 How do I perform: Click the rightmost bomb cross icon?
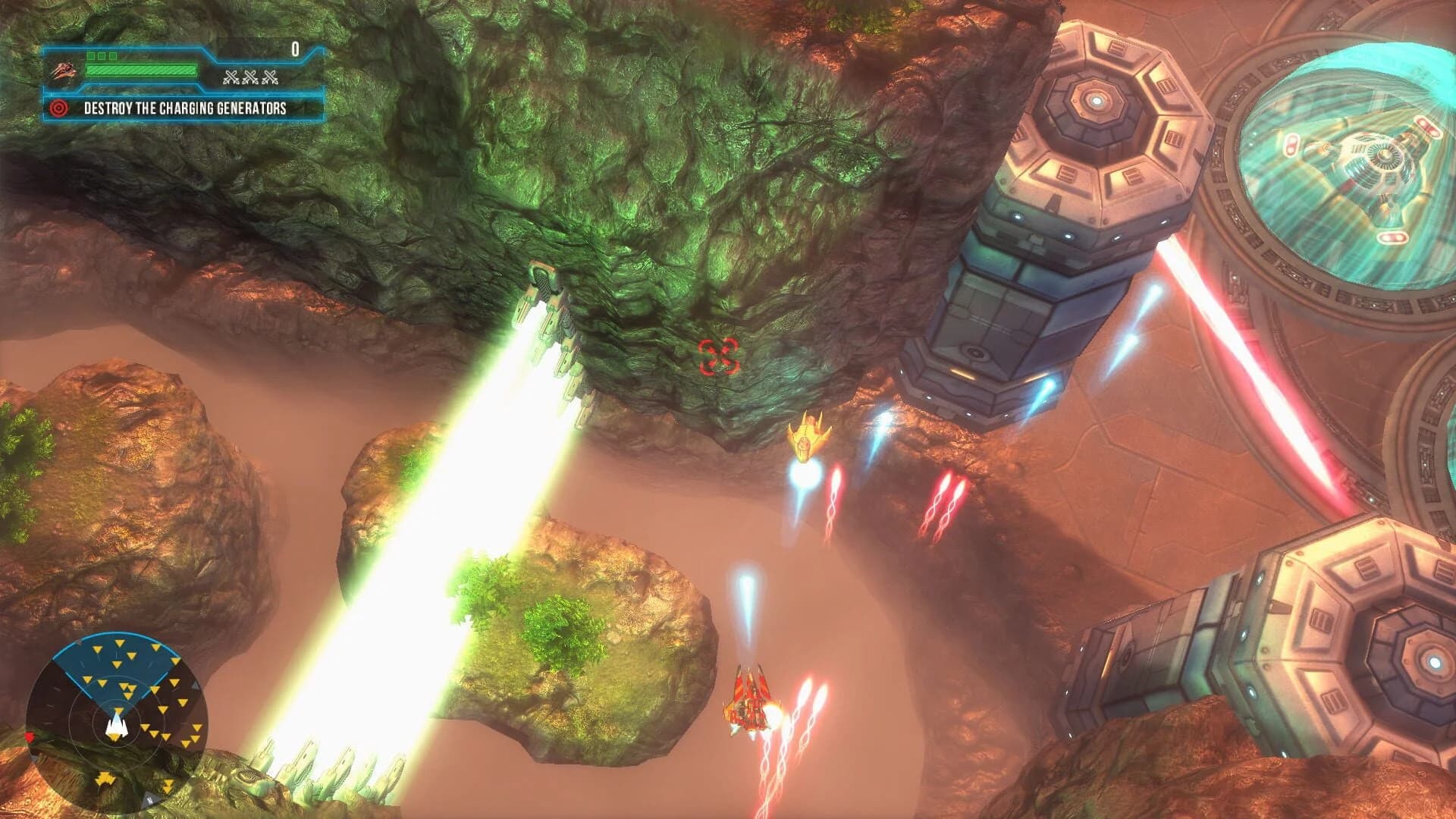point(270,77)
